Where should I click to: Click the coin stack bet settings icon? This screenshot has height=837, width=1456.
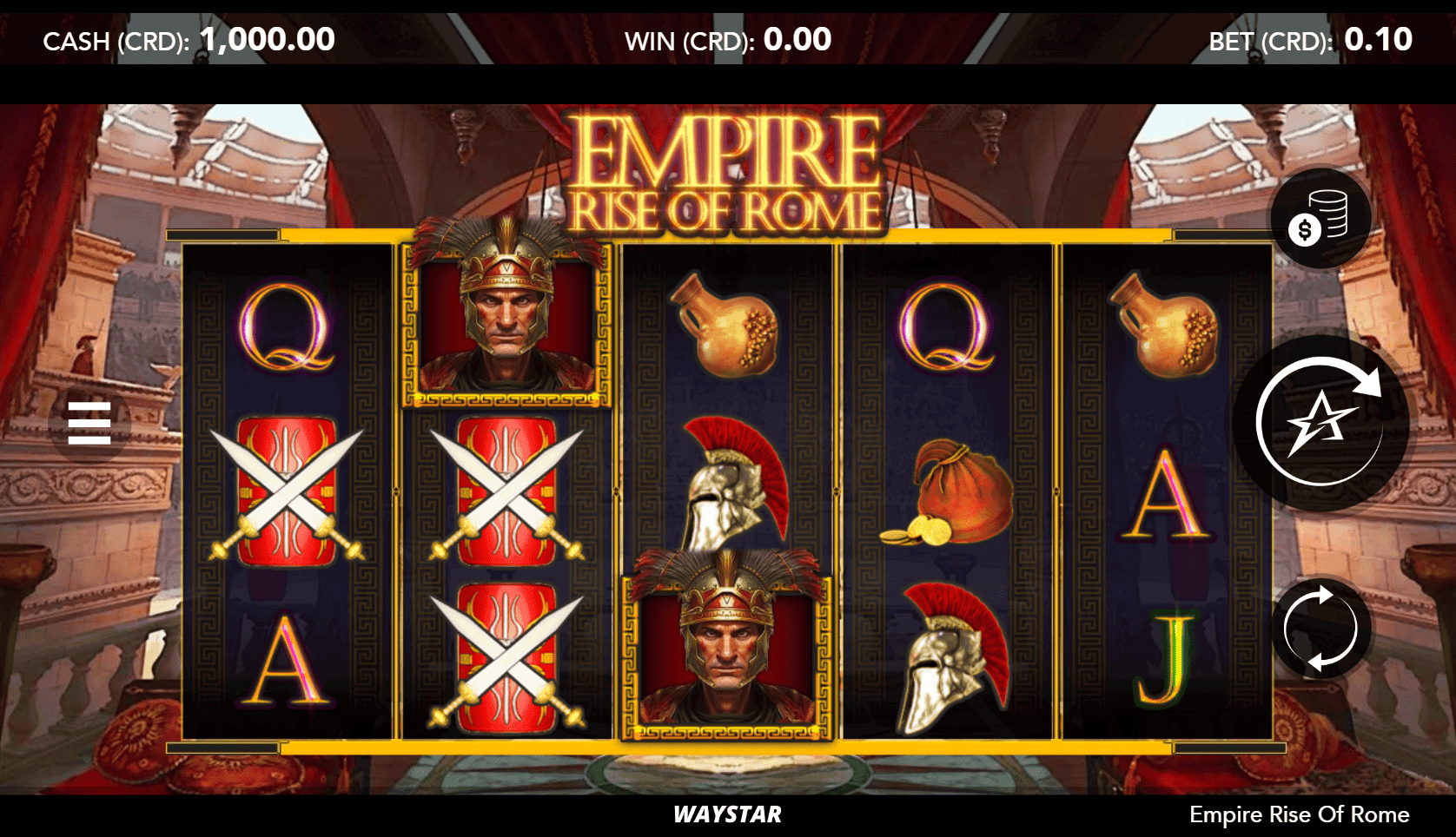pos(1320,219)
